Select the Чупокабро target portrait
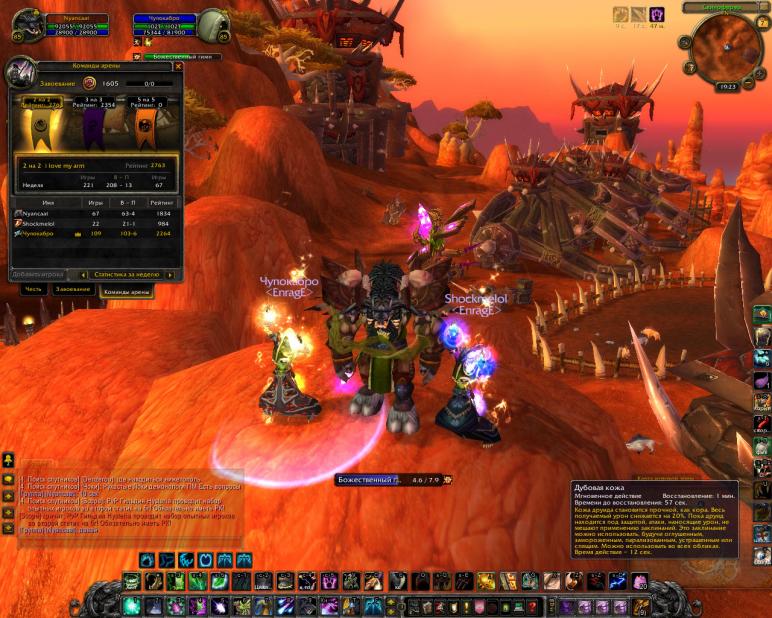The image size is (772, 618). [x=212, y=27]
